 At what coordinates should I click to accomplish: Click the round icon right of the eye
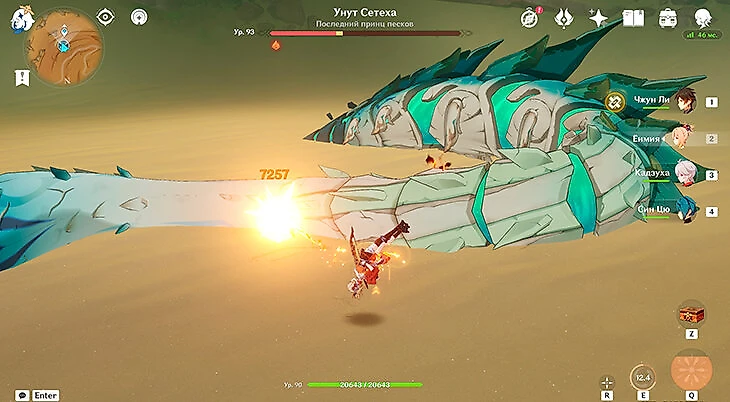point(140,17)
